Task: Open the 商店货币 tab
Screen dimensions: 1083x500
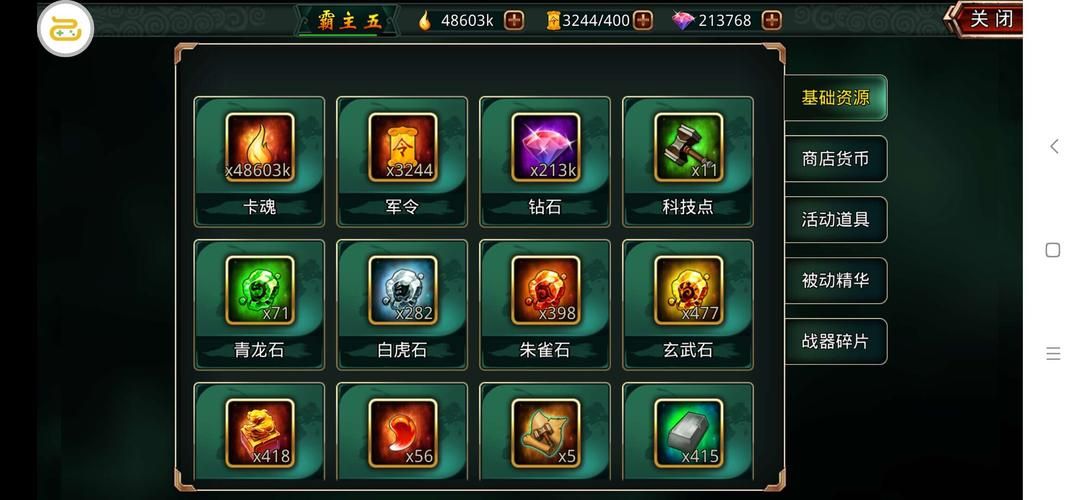Action: click(835, 159)
